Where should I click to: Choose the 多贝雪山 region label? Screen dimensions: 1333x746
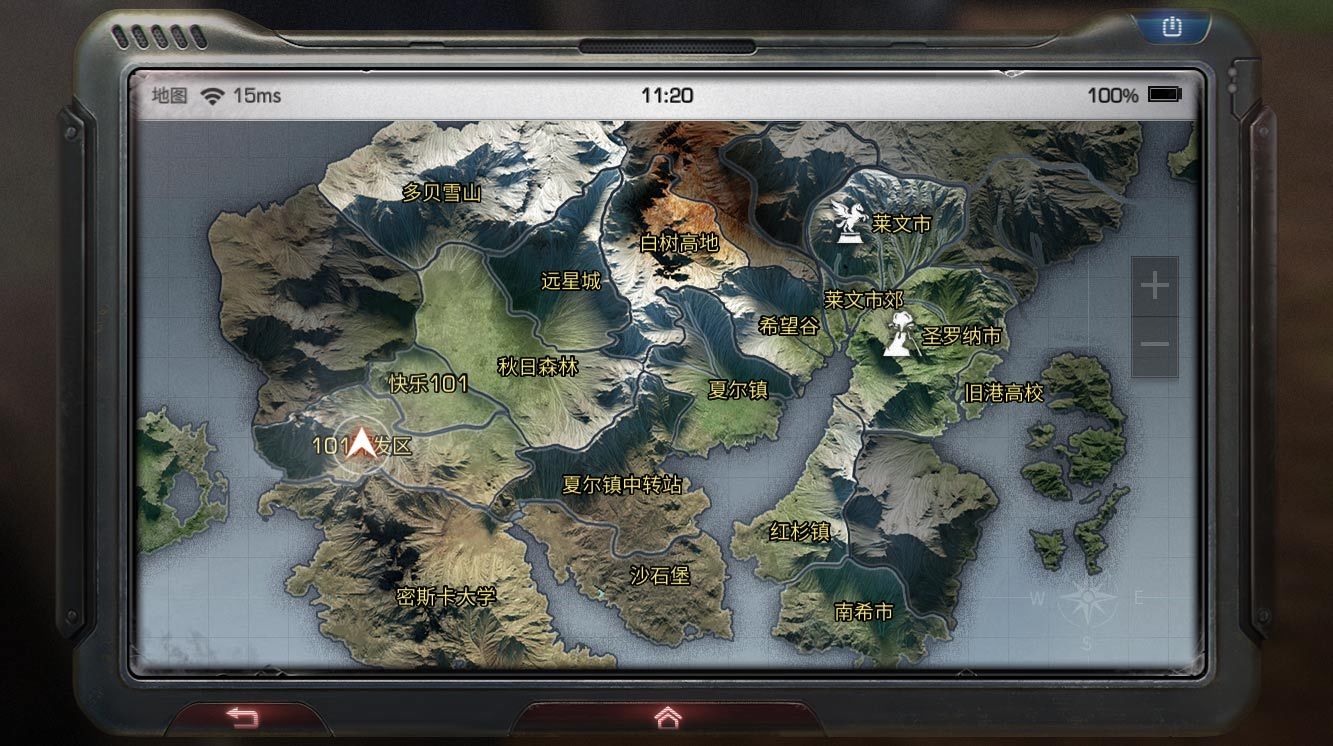pos(441,193)
